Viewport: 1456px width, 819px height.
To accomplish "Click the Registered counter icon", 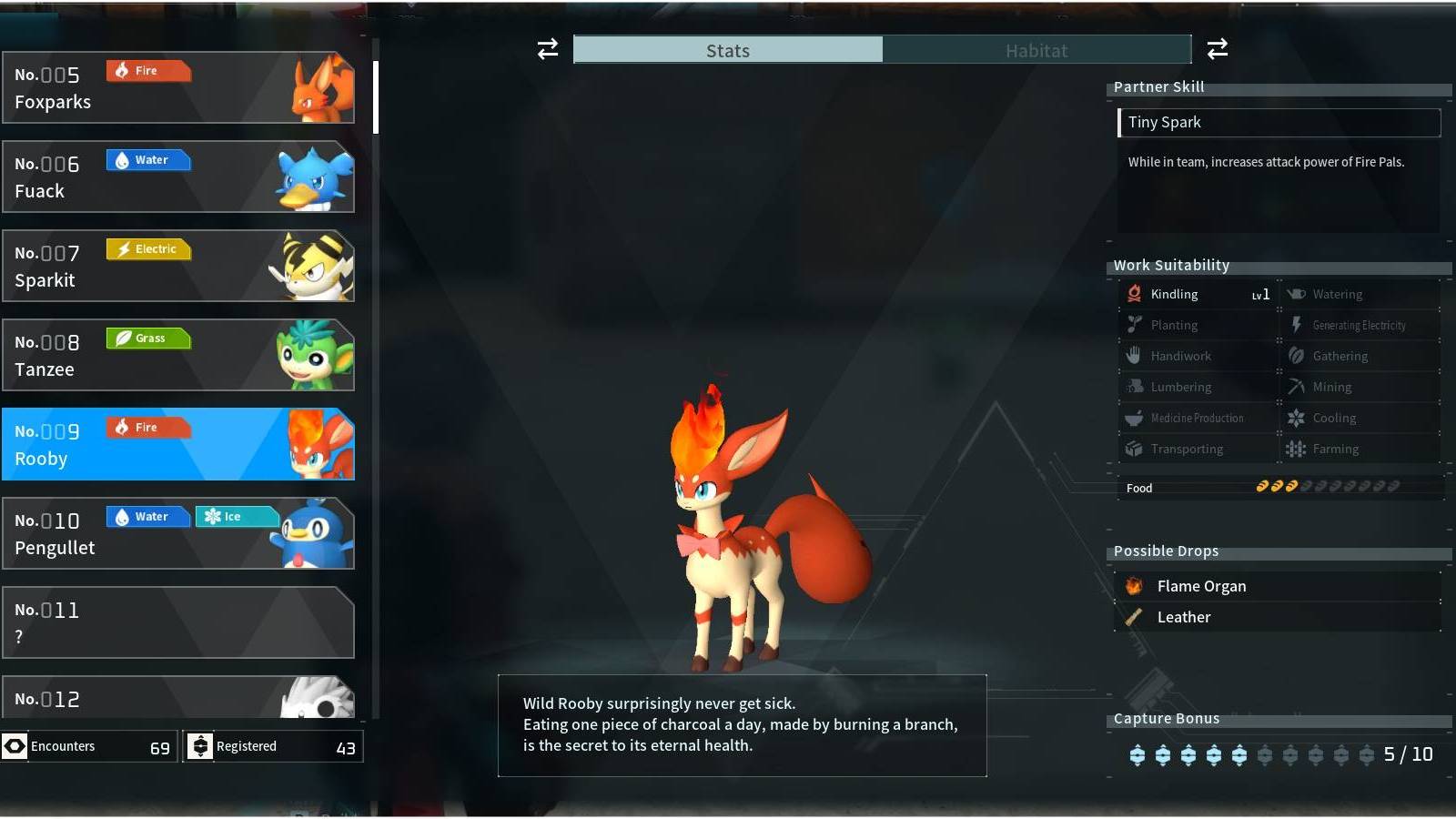I will click(202, 745).
